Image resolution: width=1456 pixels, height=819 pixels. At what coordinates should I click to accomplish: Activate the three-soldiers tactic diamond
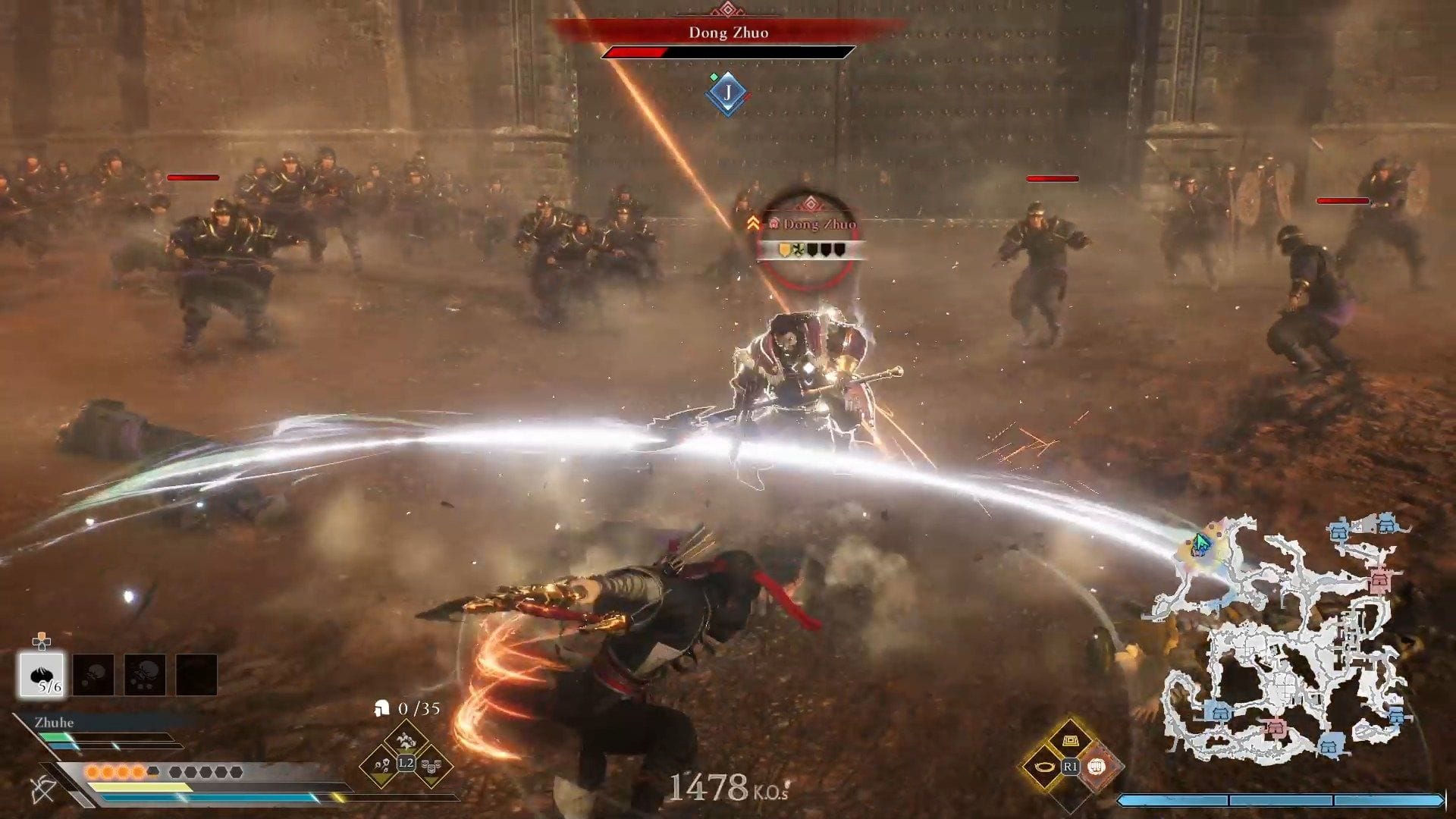click(x=431, y=766)
